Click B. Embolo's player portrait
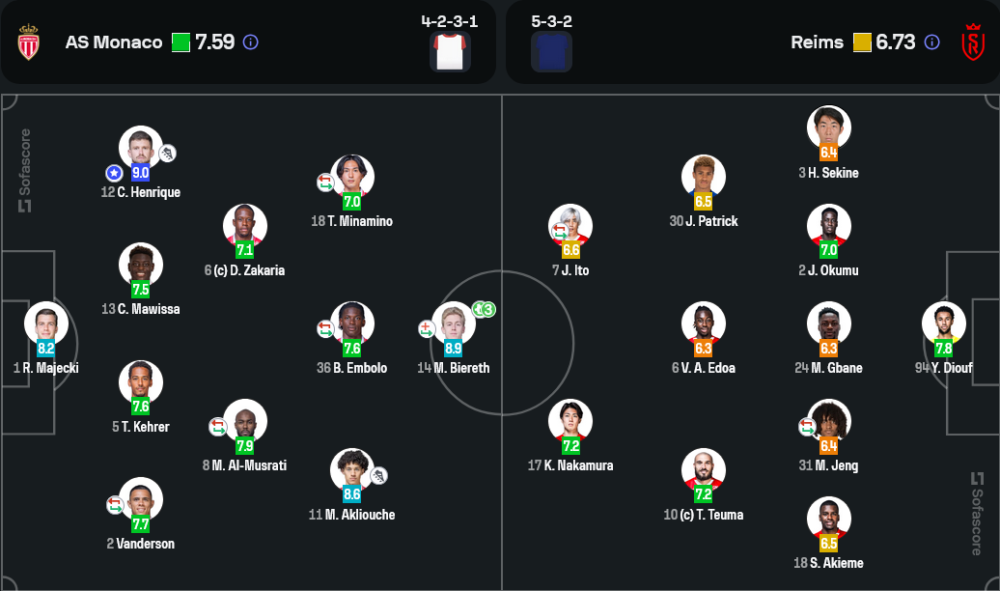The width and height of the screenshot is (1000, 591). click(352, 324)
